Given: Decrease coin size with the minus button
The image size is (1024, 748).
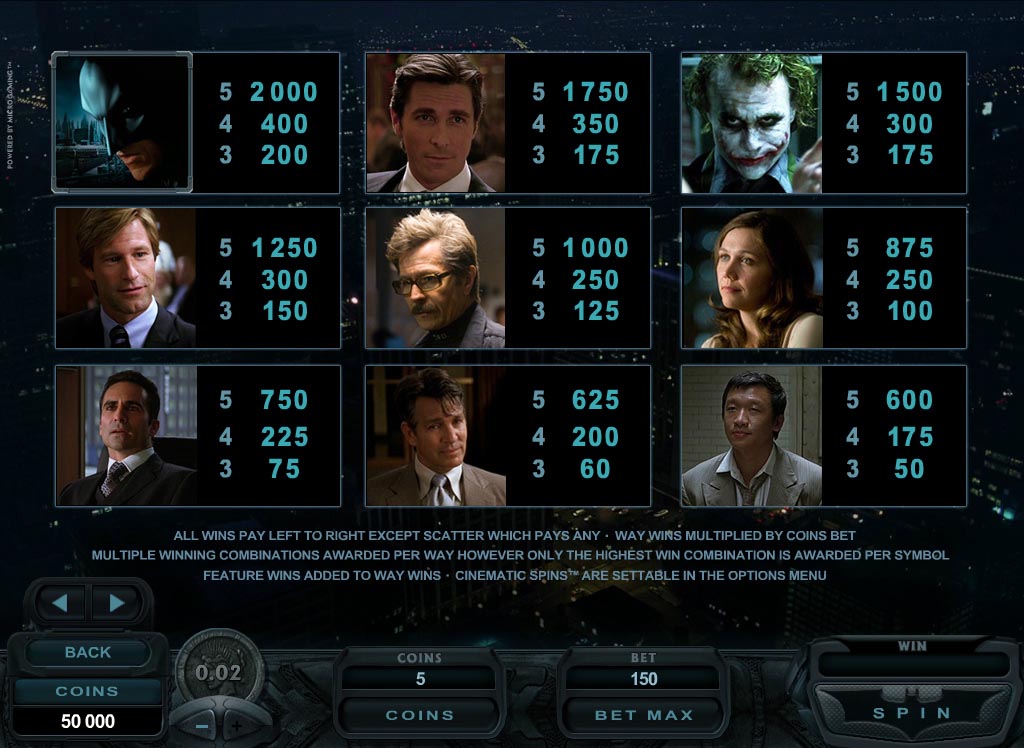Looking at the screenshot, I should pyautogui.click(x=201, y=725).
